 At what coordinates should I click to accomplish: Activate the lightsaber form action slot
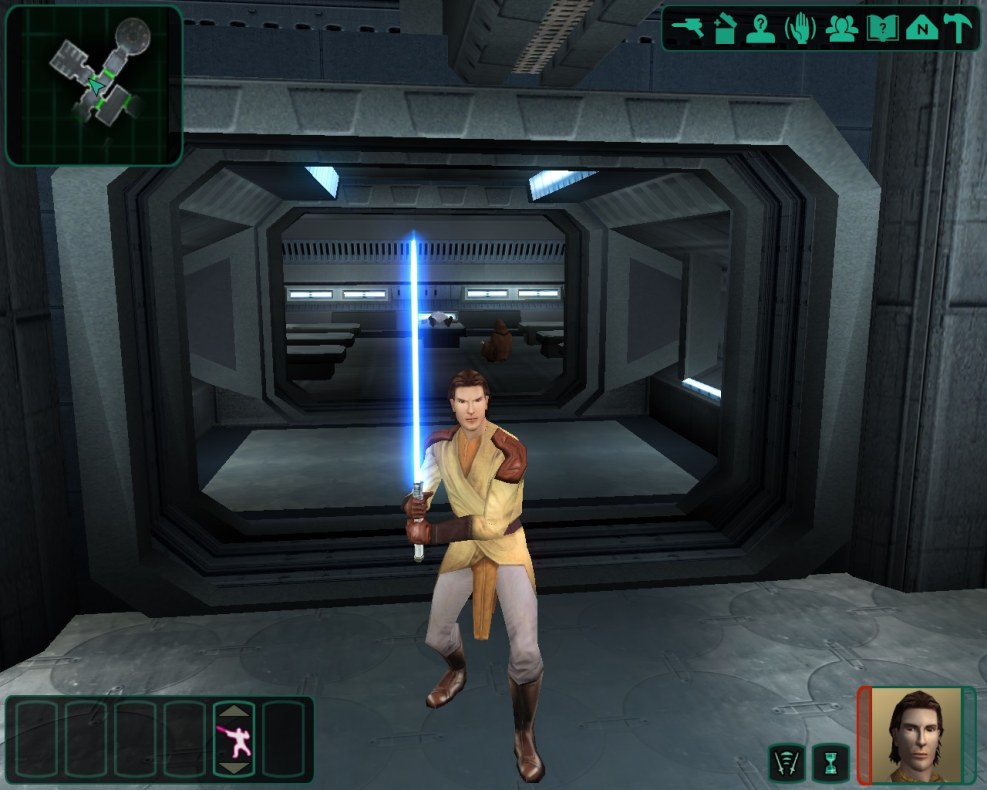[x=234, y=740]
